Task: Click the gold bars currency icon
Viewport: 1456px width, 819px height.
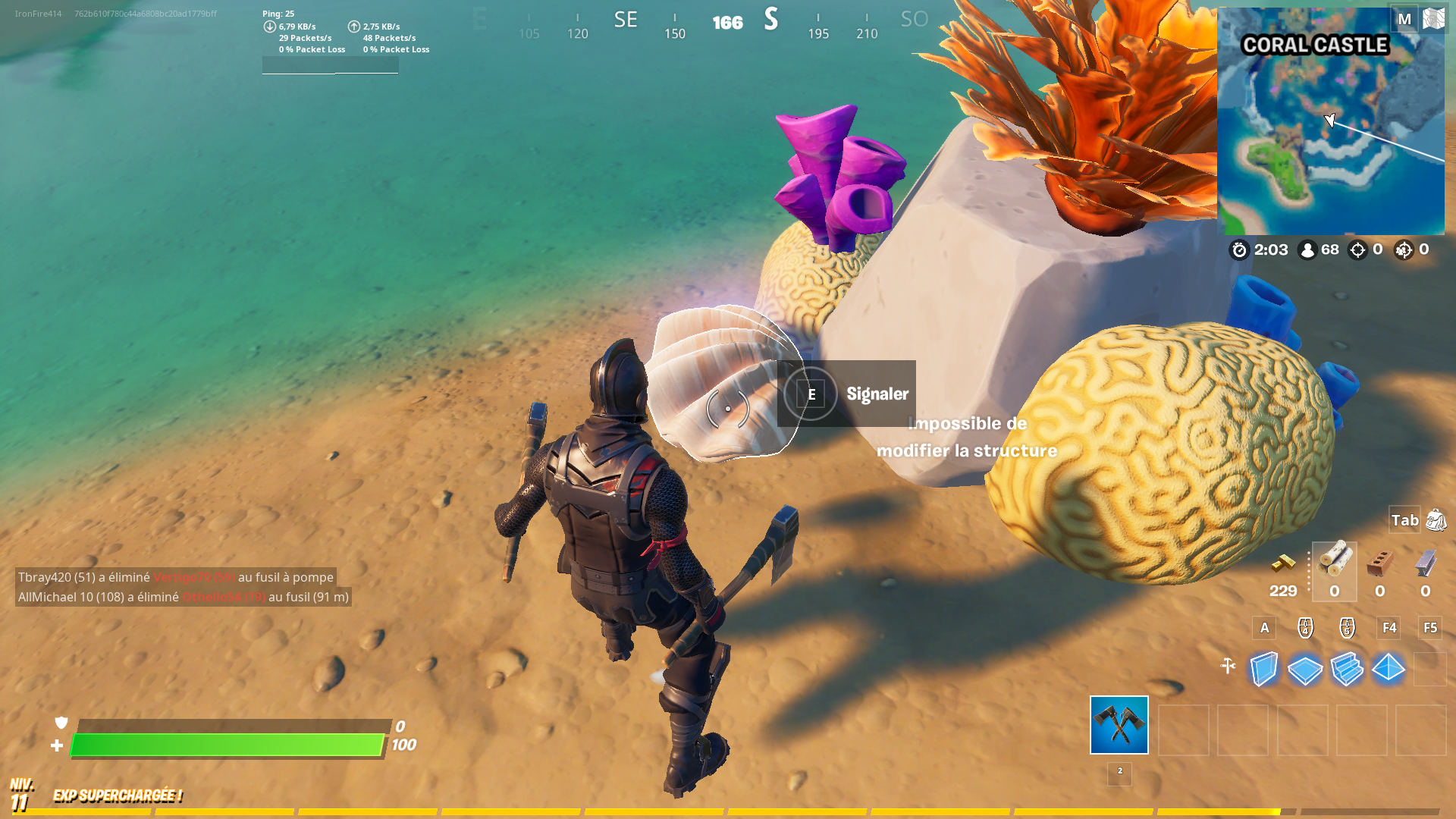Action: 1283,563
